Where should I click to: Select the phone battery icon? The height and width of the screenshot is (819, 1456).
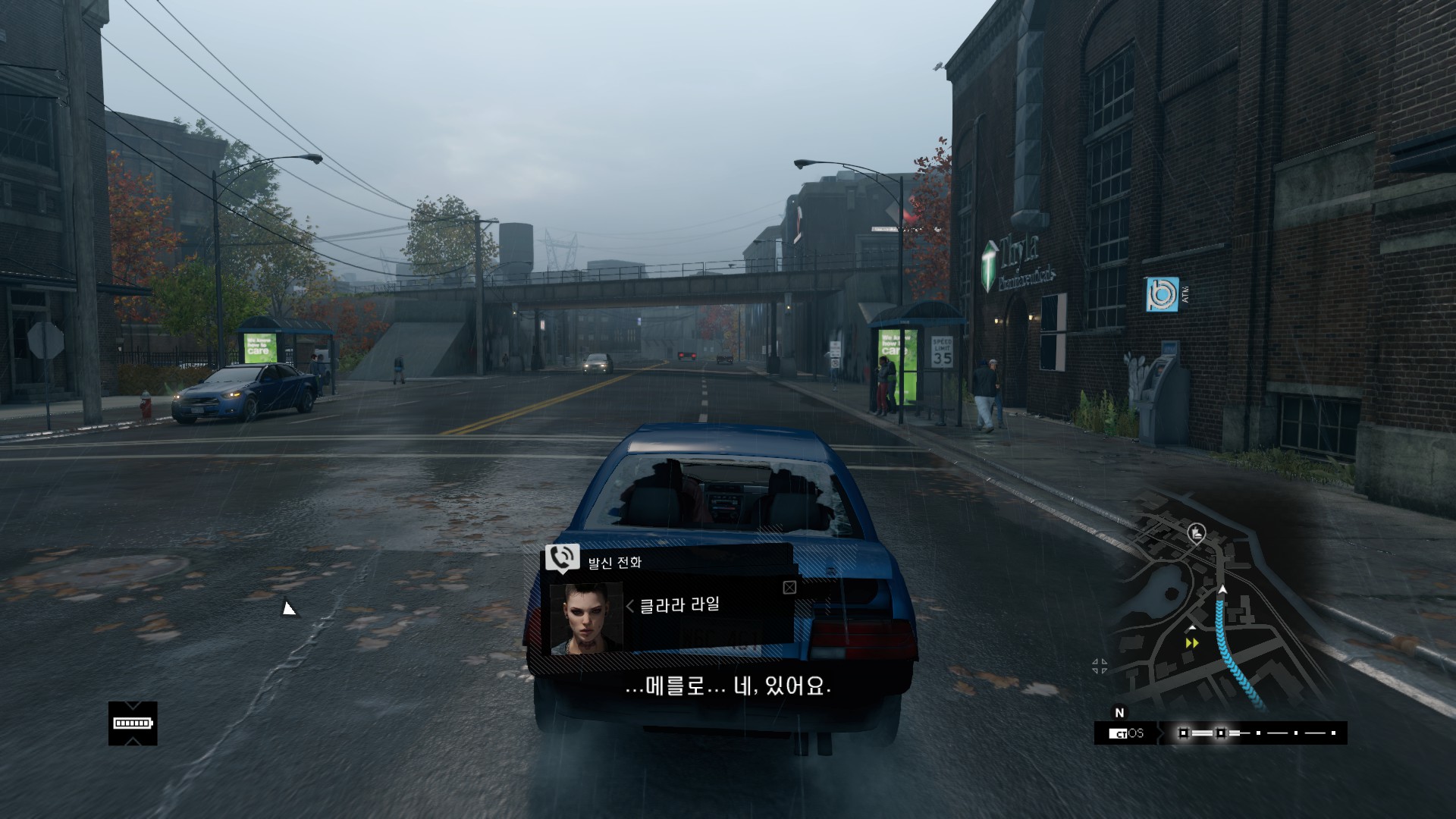133,723
